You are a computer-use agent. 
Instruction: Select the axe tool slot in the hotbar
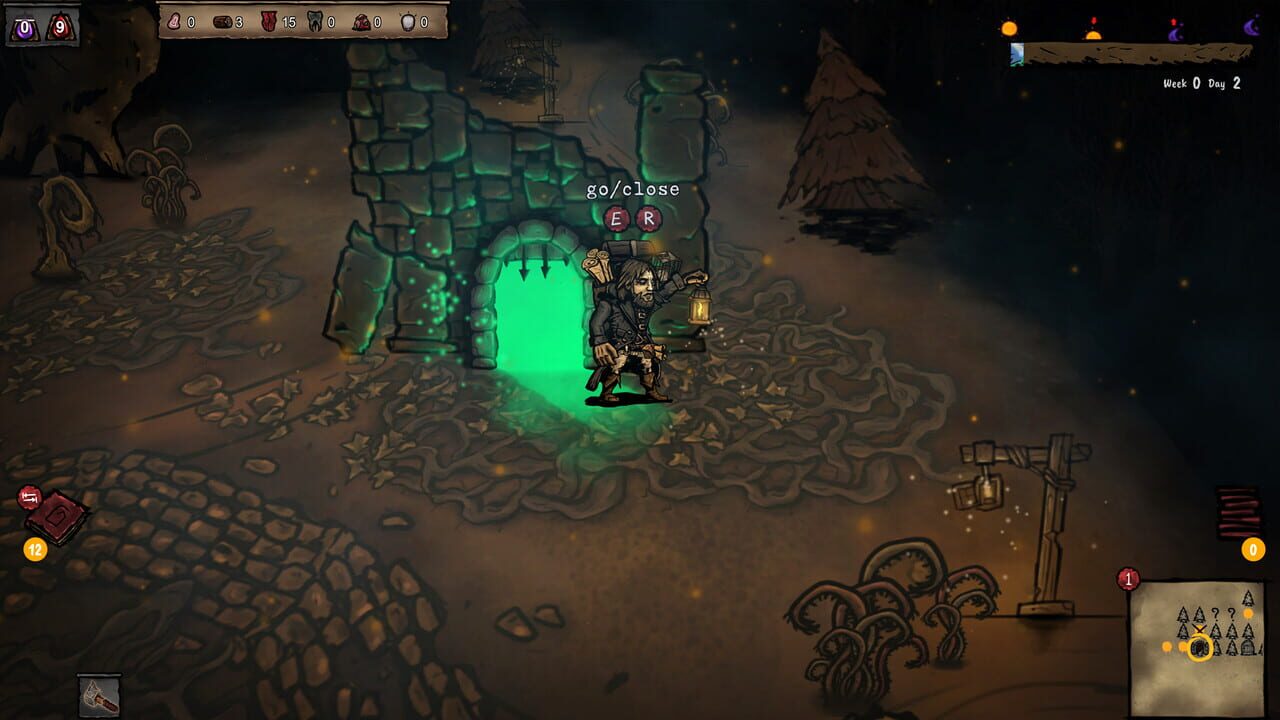pos(98,694)
